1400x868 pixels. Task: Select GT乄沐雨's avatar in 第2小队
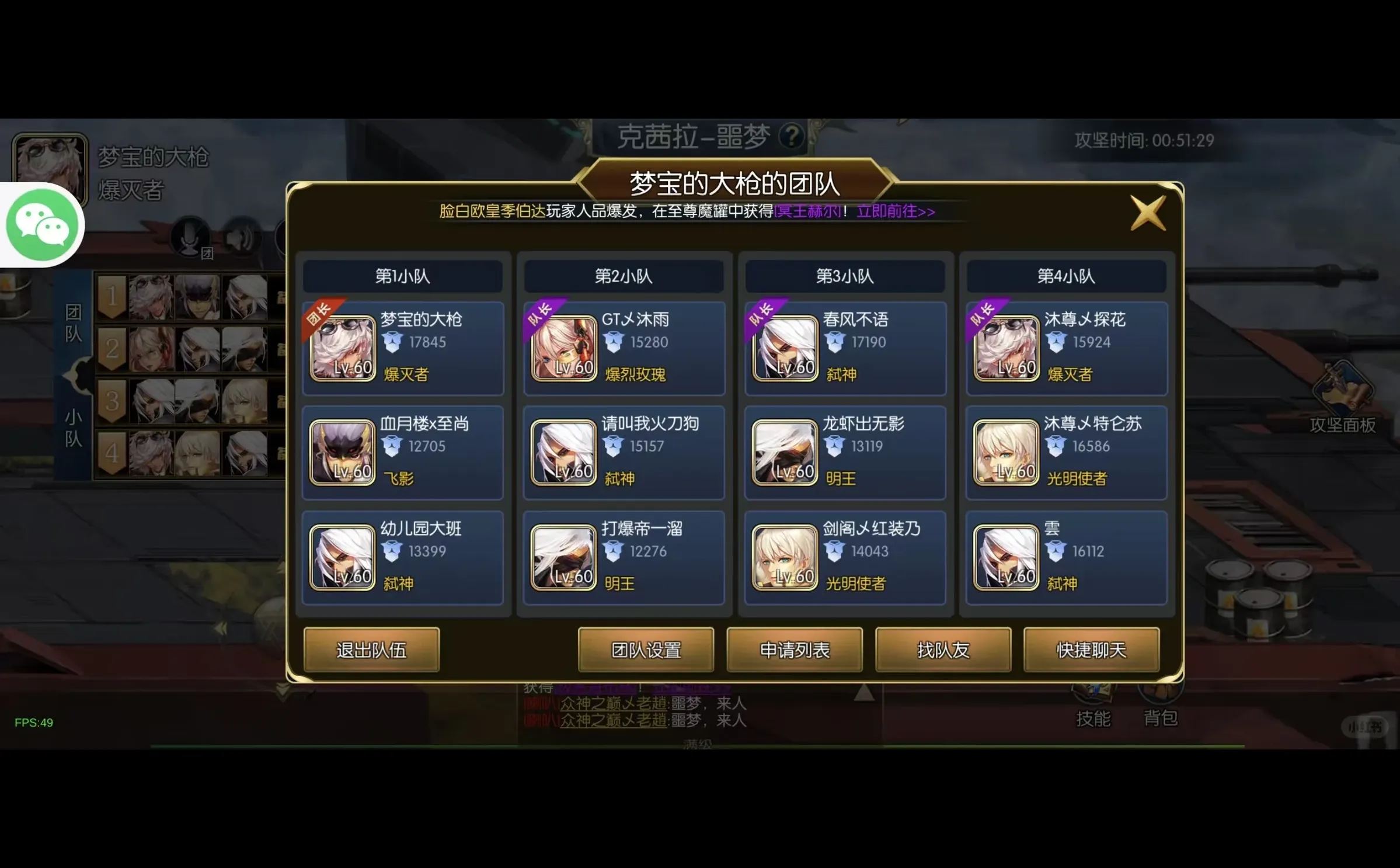(x=563, y=349)
